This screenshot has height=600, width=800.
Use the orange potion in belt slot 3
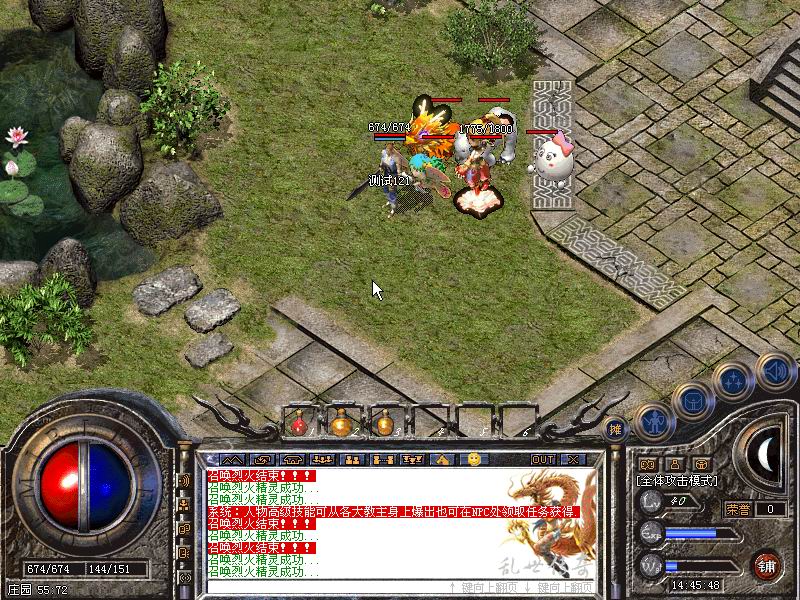coord(382,424)
